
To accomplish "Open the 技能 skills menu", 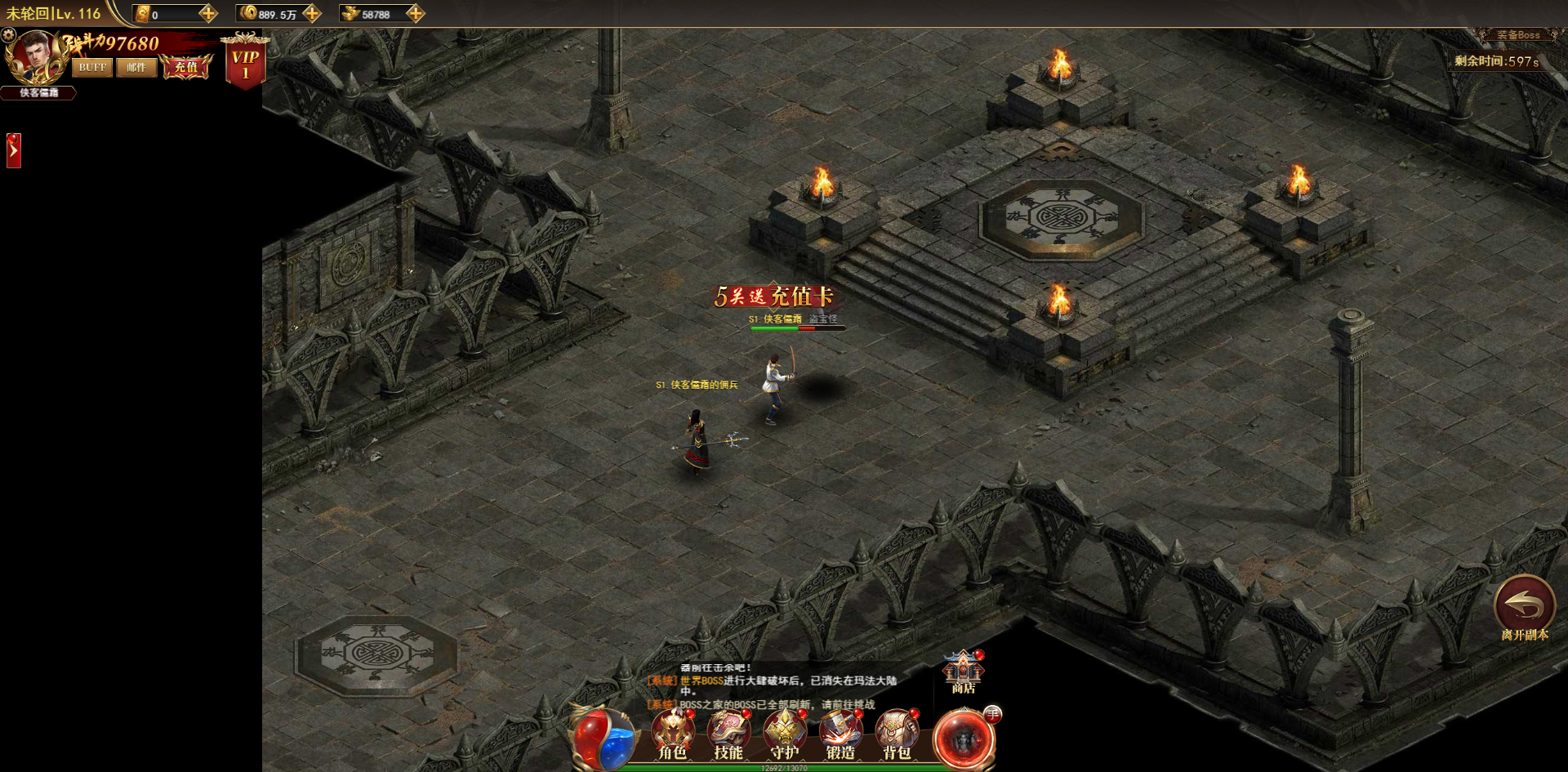I will pyautogui.click(x=728, y=734).
